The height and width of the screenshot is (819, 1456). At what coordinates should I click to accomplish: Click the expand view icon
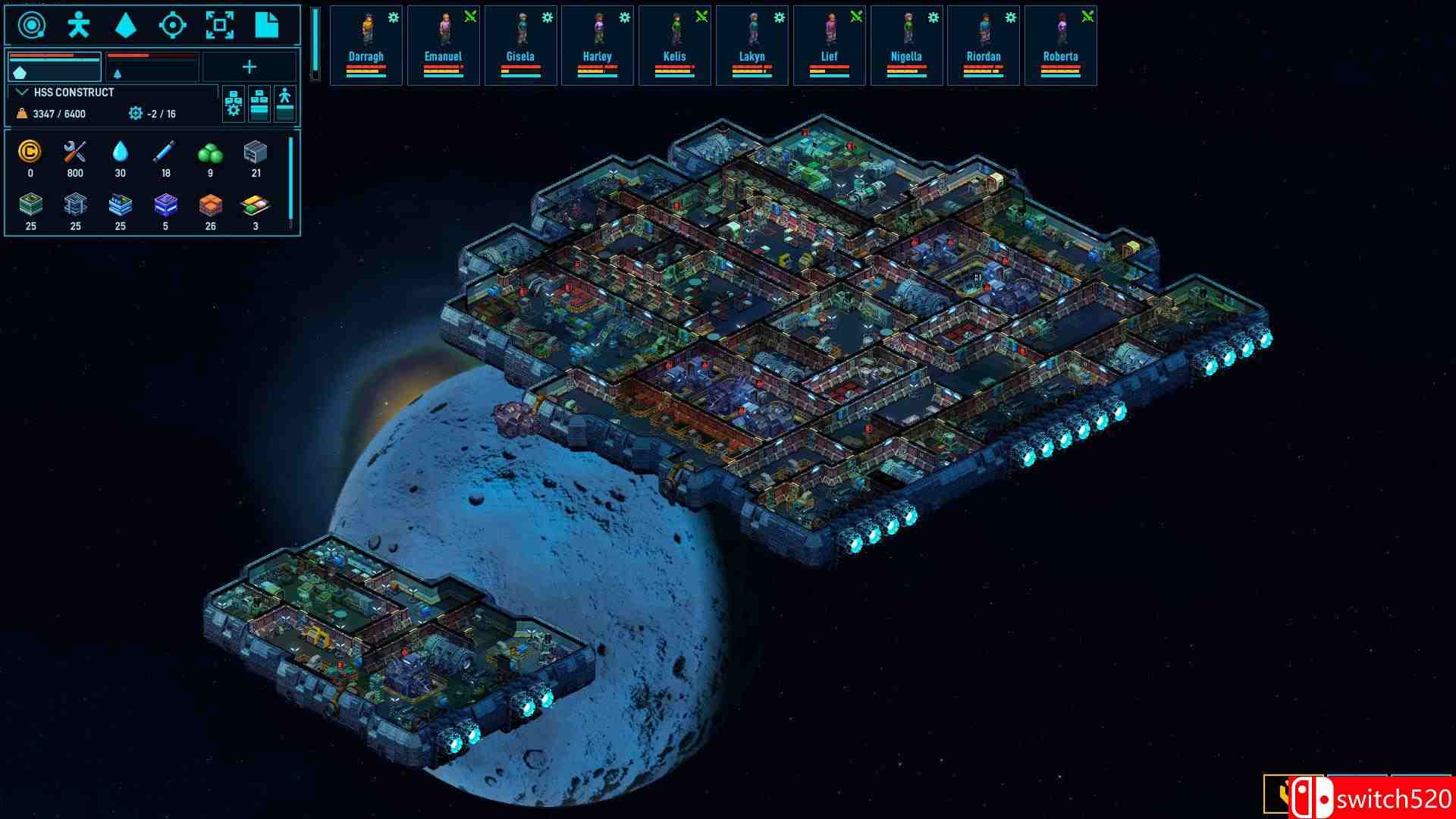pyautogui.click(x=220, y=26)
